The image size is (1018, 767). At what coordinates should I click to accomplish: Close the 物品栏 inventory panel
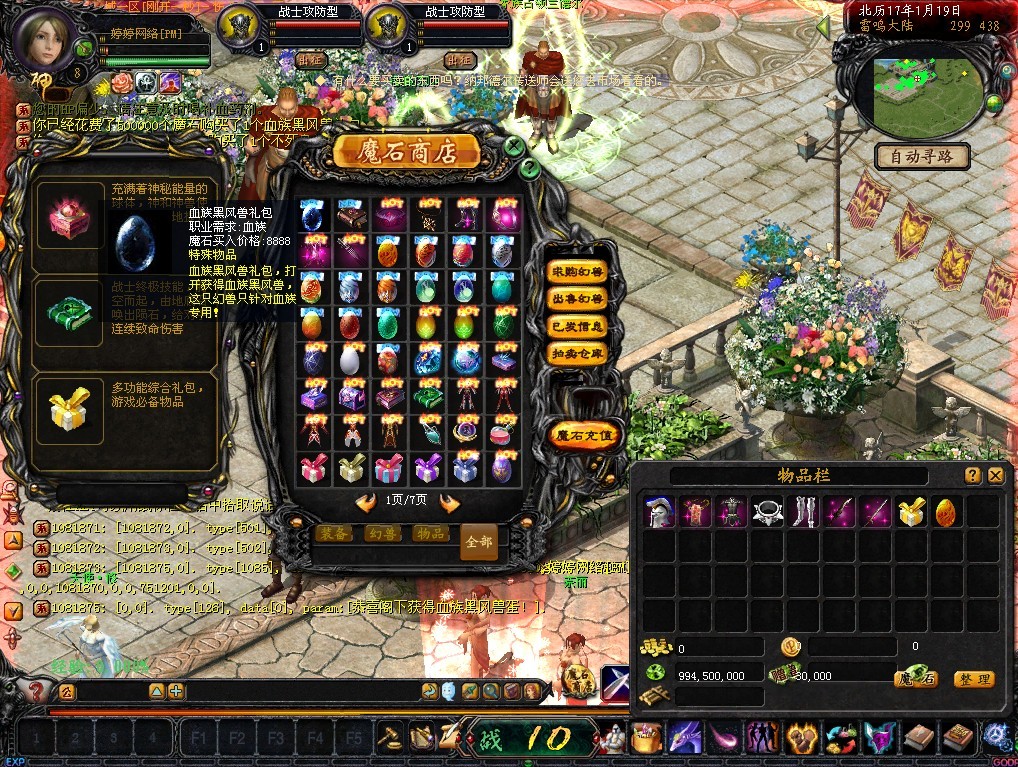[x=995, y=476]
